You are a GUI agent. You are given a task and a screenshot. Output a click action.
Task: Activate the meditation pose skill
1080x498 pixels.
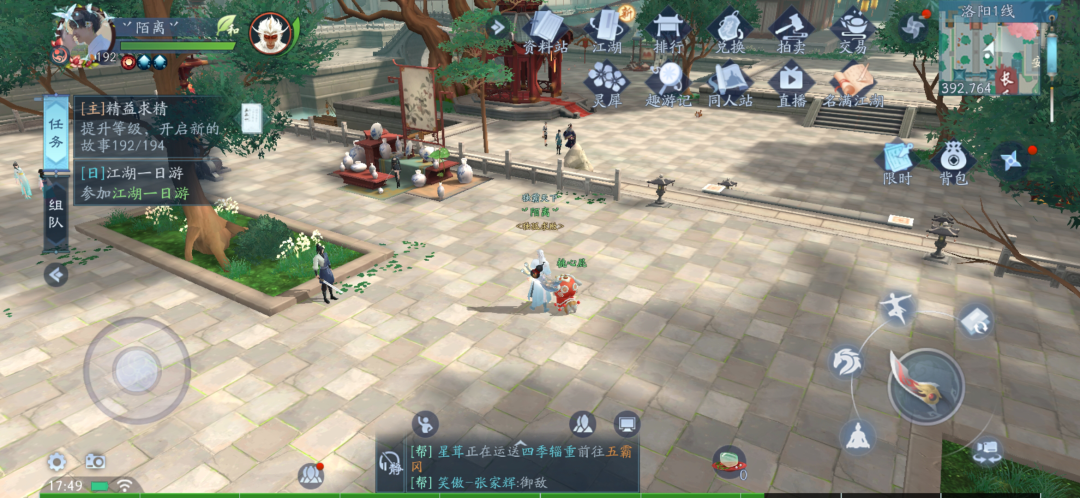click(x=858, y=435)
